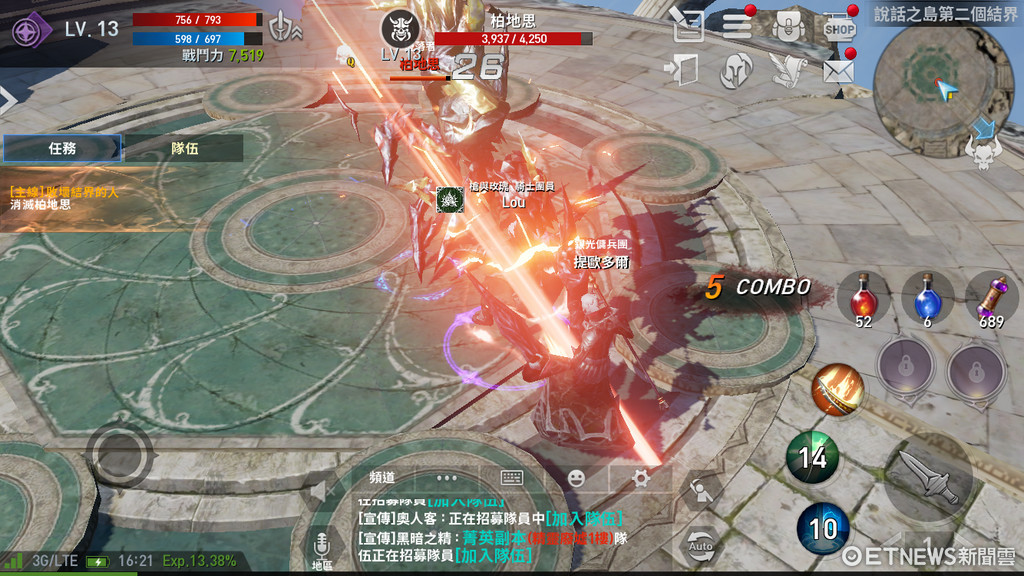Viewport: 1024px width, 576px height.
Task: Open the chat emoji smiley button
Action: 576,478
